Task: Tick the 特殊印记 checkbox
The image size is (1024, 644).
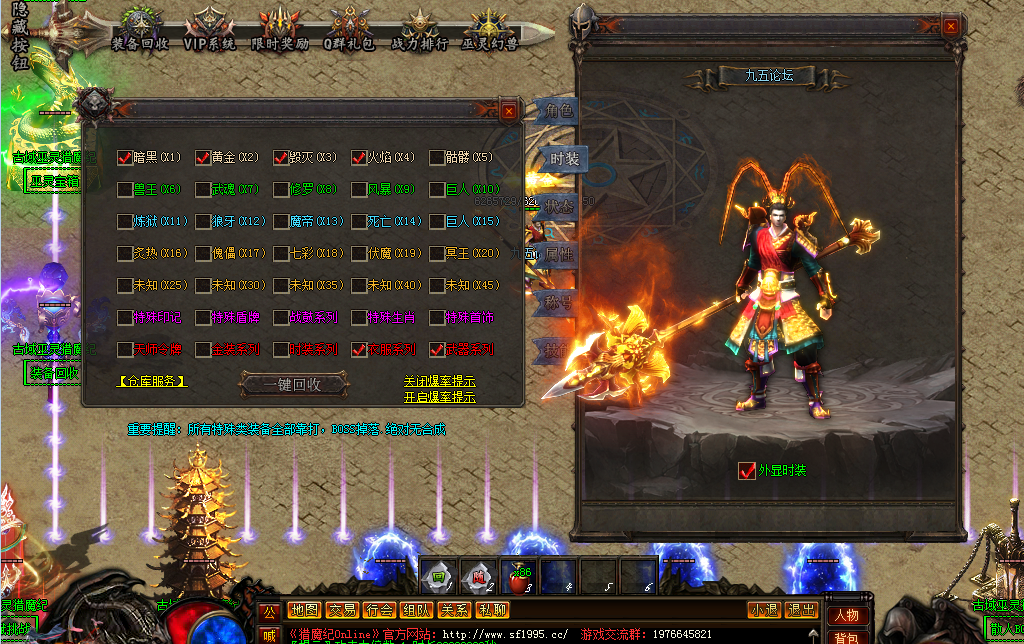Action: tap(125, 317)
